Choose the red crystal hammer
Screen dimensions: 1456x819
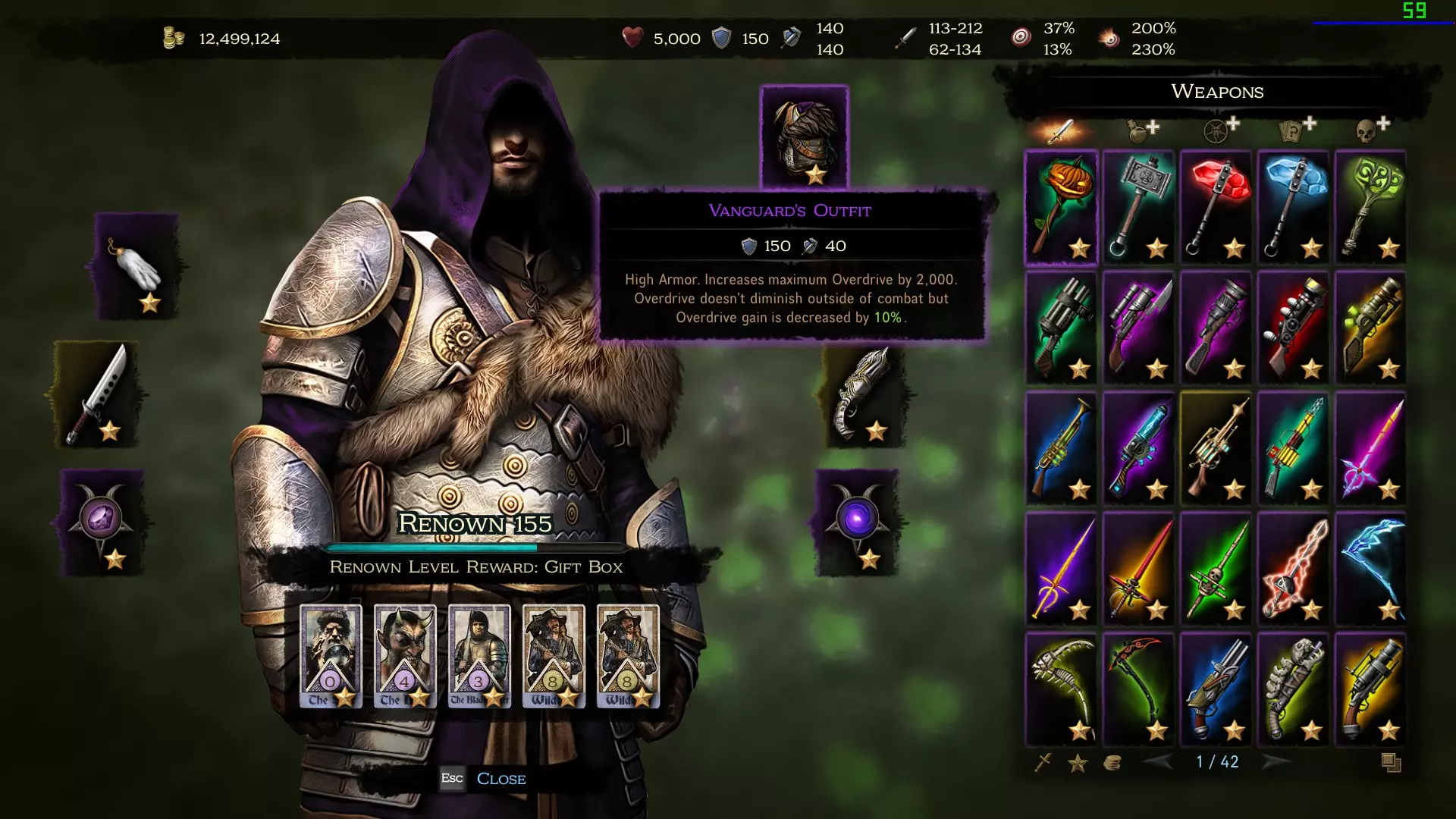point(1216,207)
